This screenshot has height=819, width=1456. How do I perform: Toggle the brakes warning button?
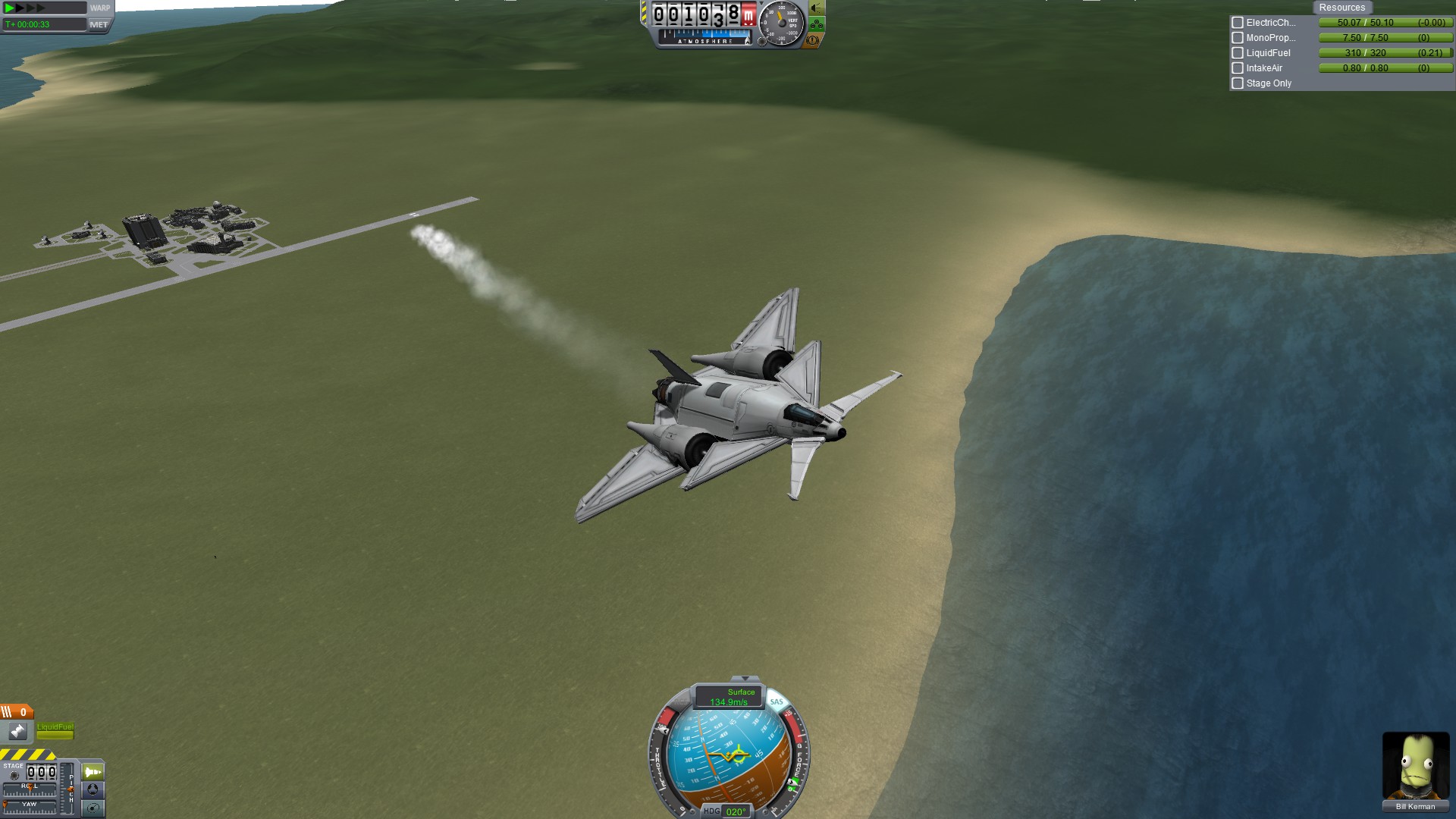click(x=813, y=40)
